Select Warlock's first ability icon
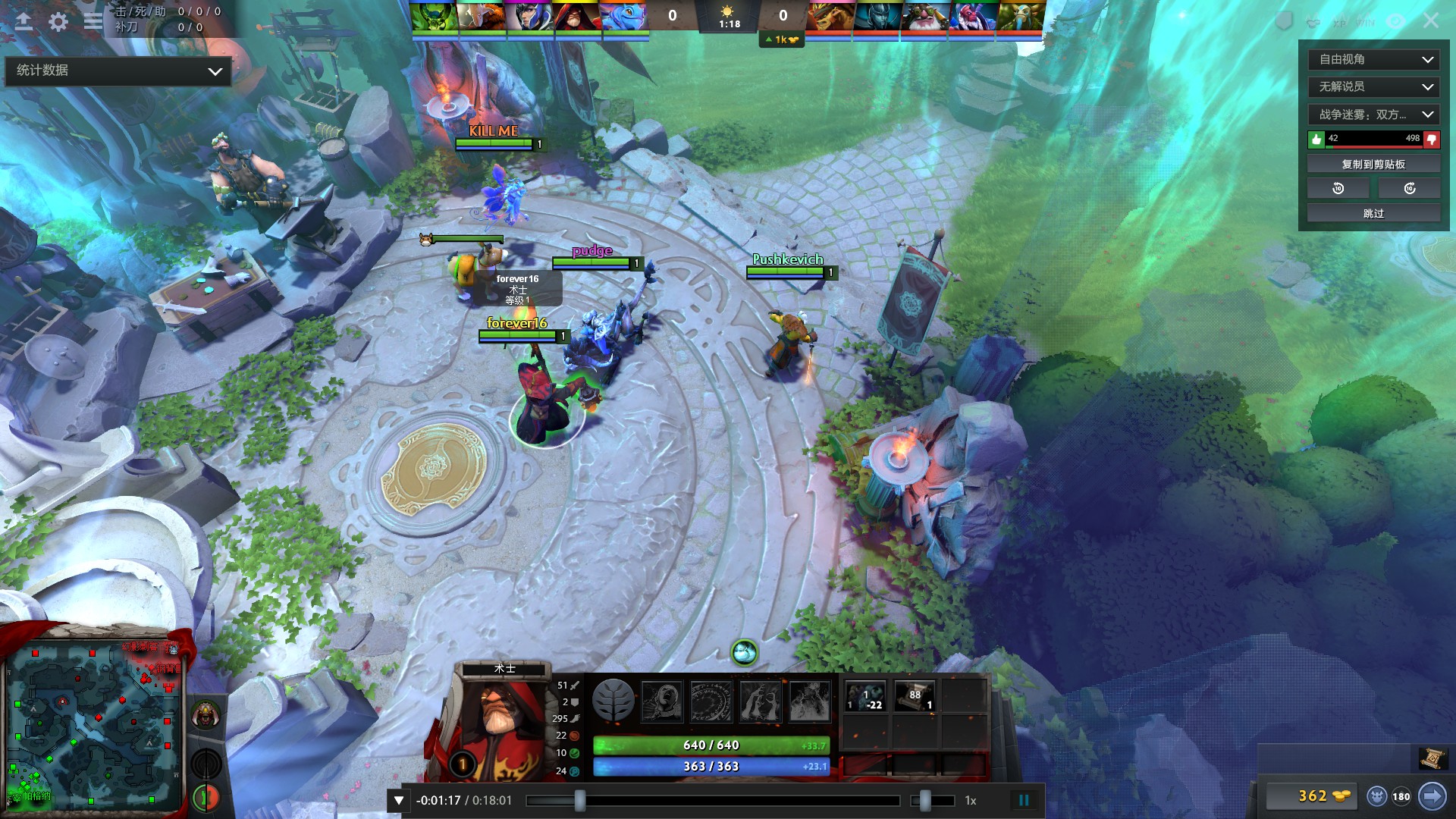 point(662,701)
